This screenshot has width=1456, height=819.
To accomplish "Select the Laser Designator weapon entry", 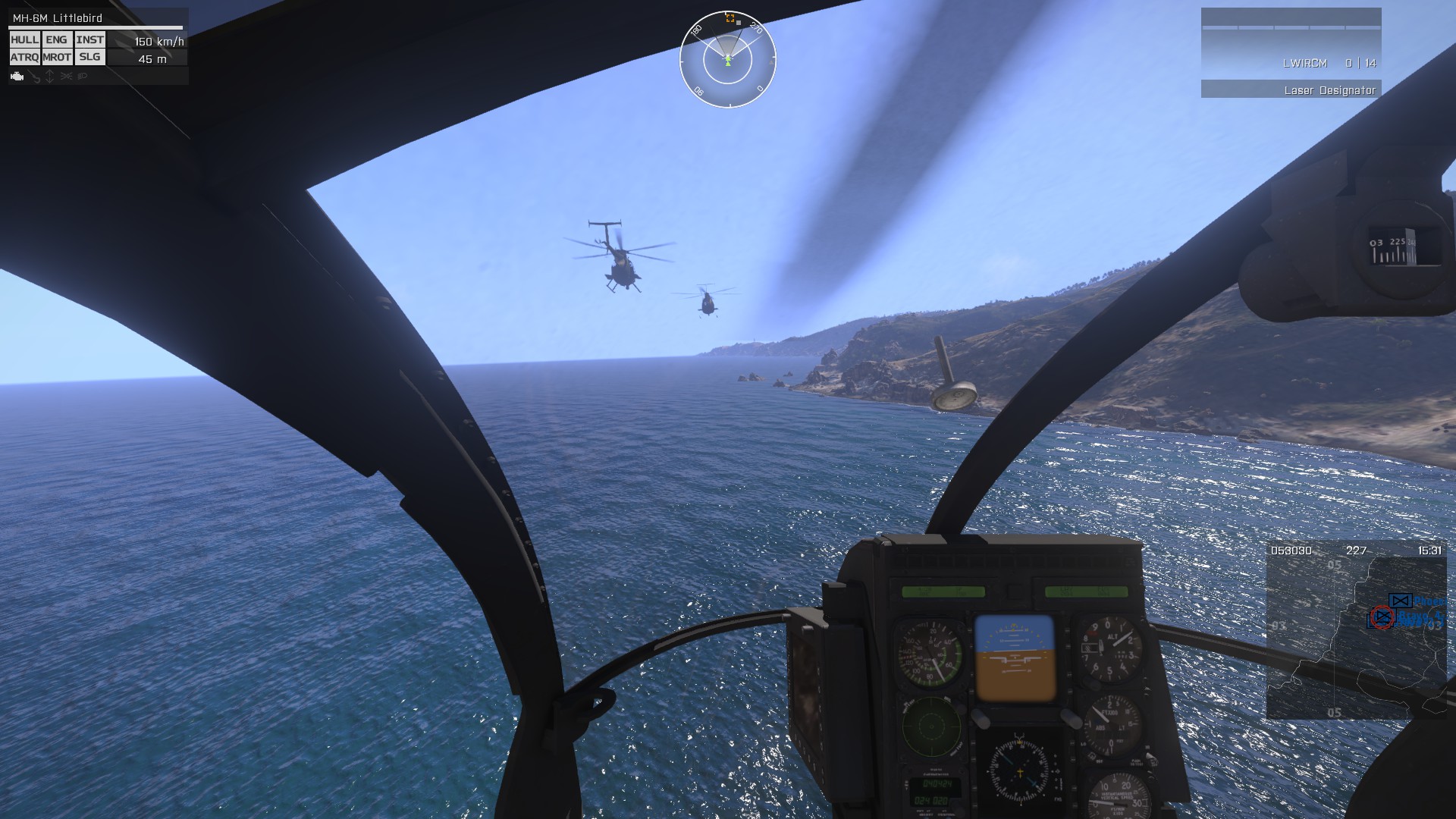I will [x=1291, y=90].
